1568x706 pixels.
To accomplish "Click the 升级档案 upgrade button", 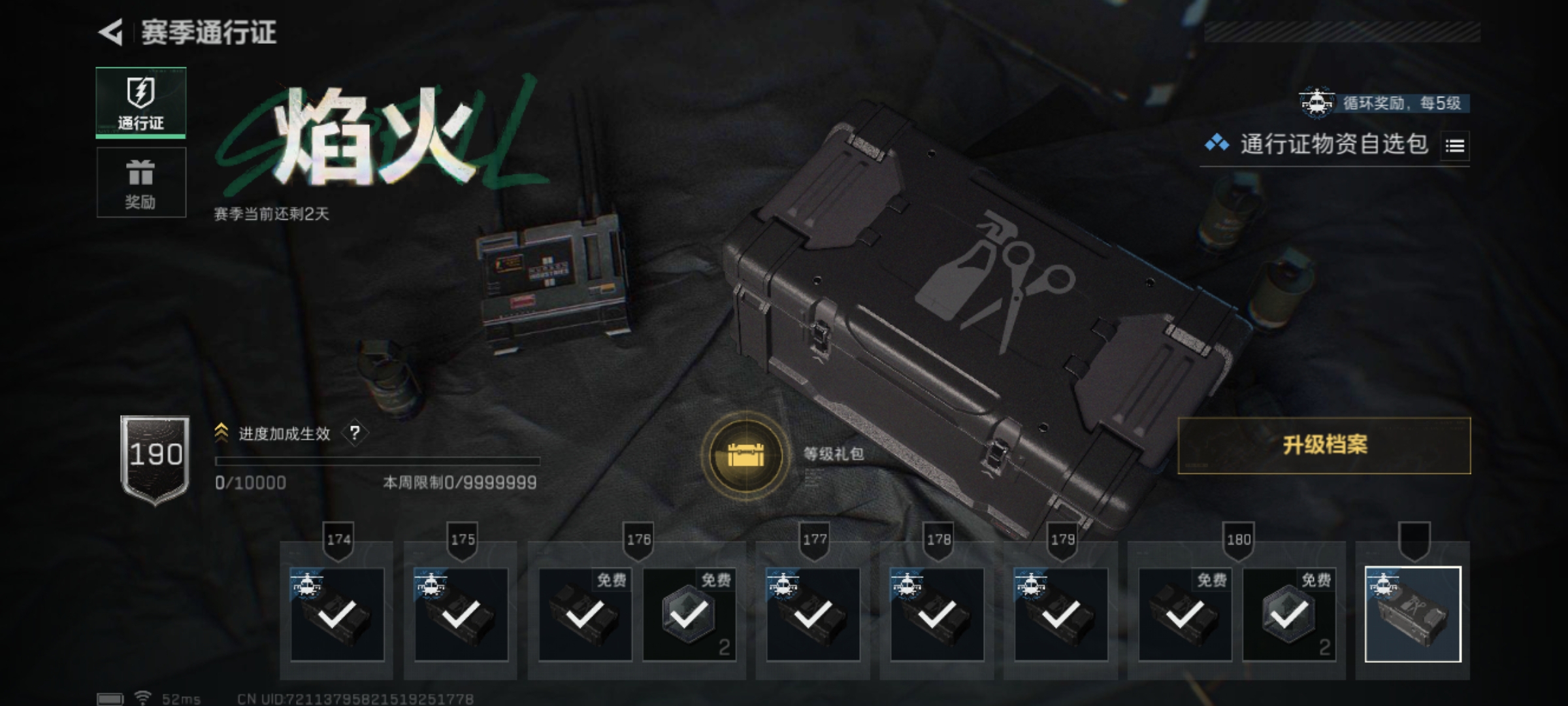I will pyautogui.click(x=1324, y=445).
